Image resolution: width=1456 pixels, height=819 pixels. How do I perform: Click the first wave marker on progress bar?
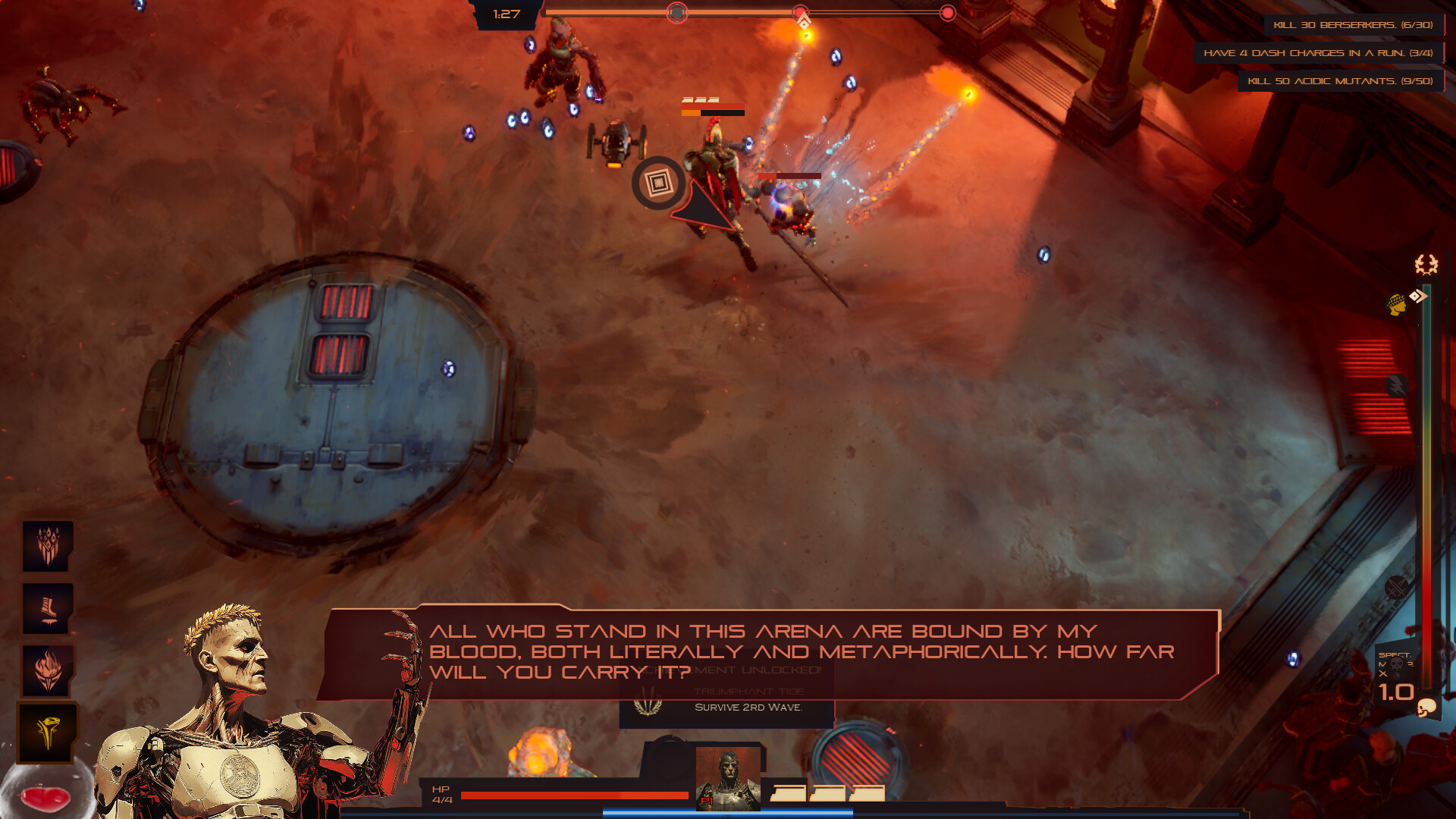pyautogui.click(x=677, y=13)
